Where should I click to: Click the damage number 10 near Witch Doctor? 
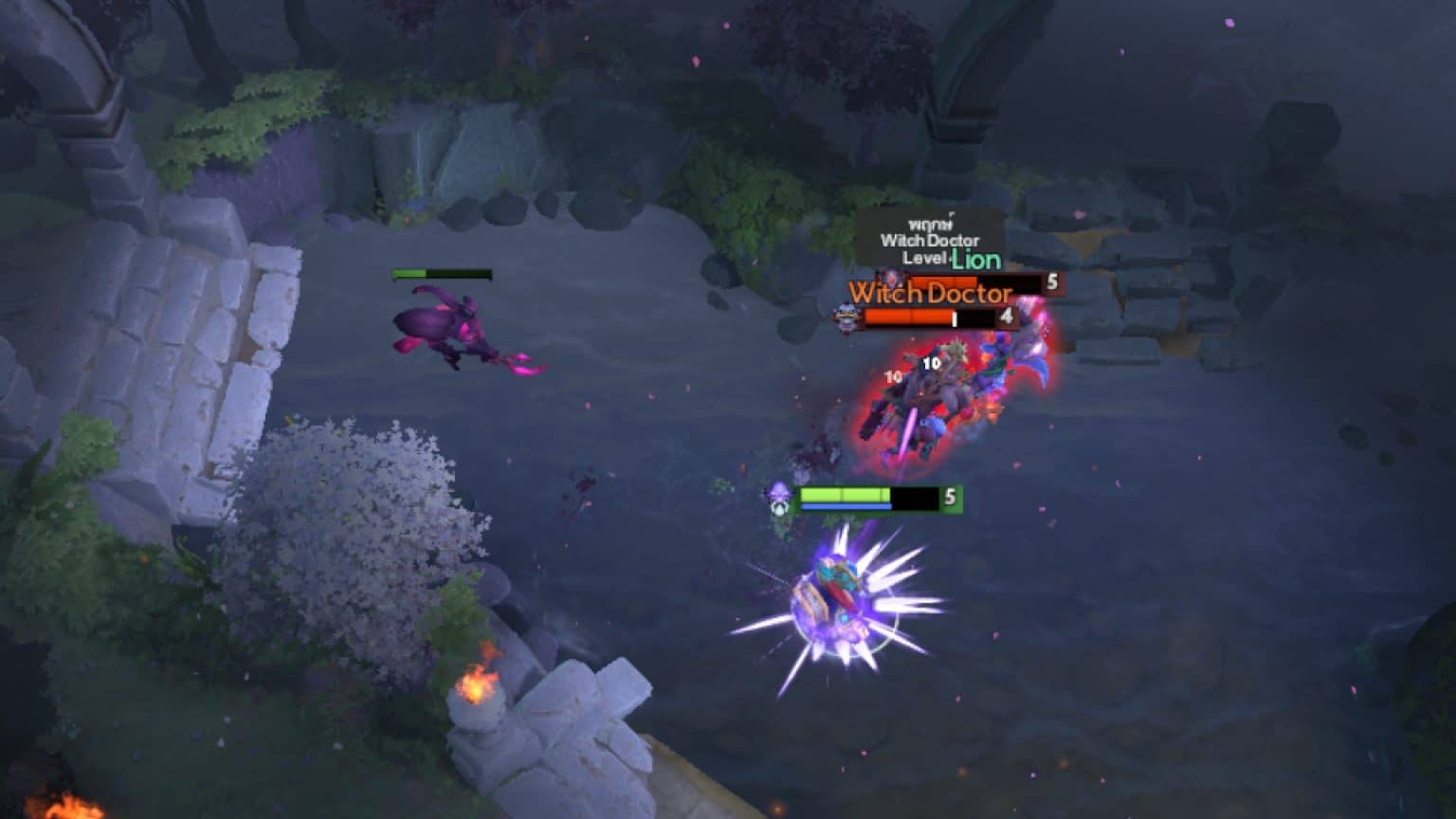tap(932, 363)
